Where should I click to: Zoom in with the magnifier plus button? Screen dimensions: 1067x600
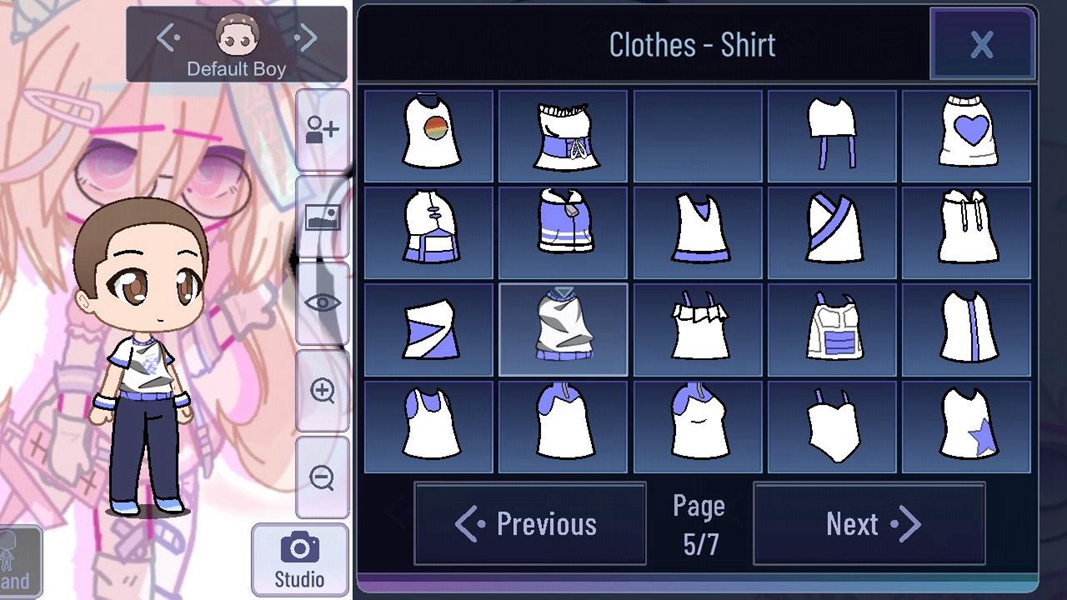pos(322,391)
